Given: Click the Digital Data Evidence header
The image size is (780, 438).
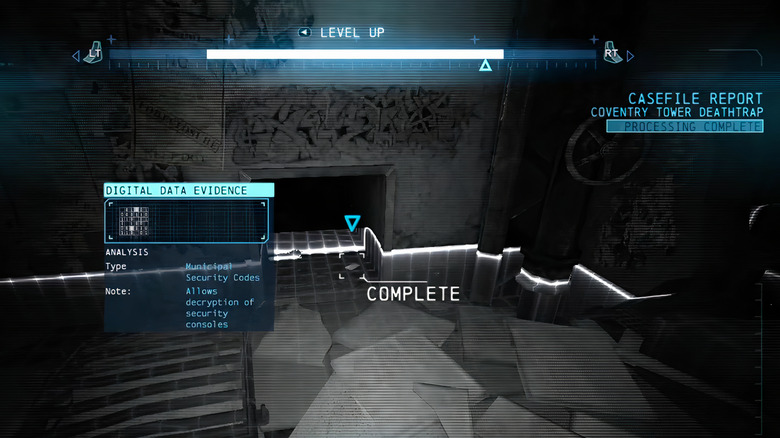Looking at the screenshot, I should tap(189, 190).
